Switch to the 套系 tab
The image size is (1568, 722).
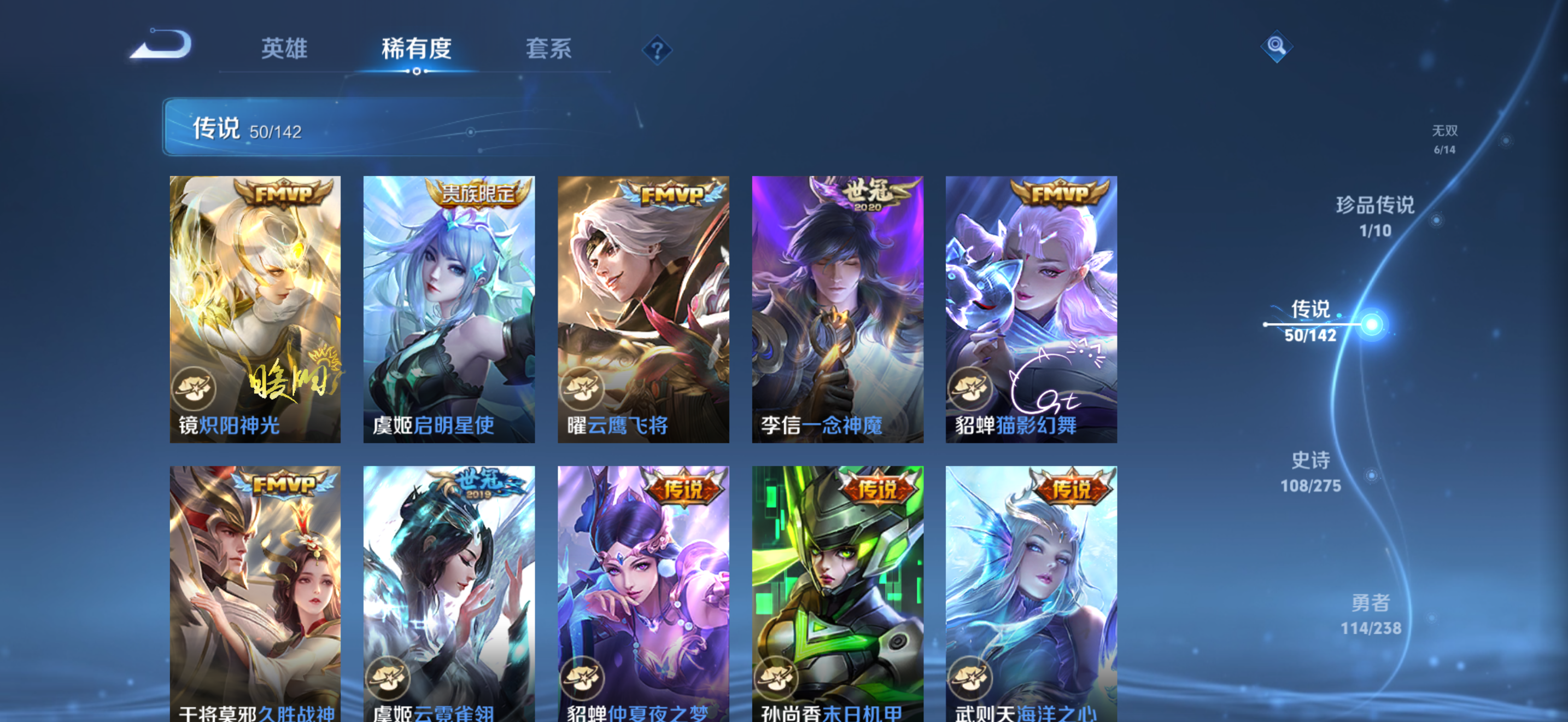pos(548,50)
